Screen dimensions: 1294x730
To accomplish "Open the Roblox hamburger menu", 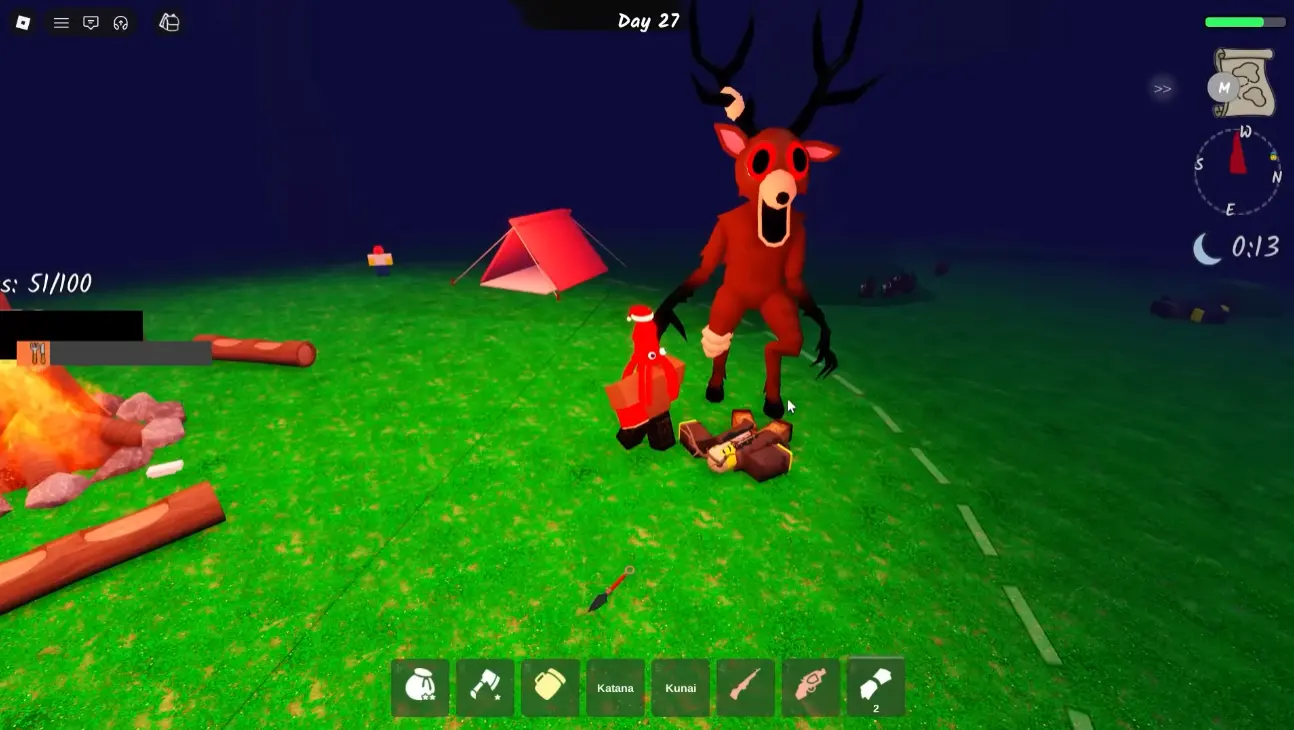I will pos(61,22).
